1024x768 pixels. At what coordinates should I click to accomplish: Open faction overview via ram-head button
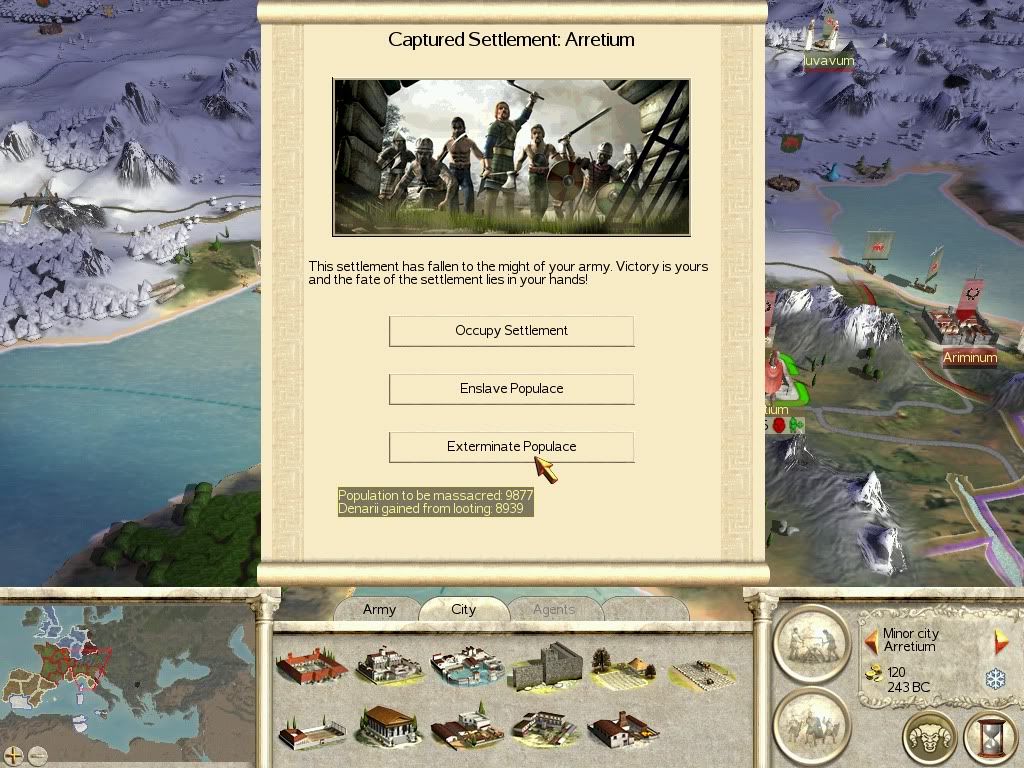click(930, 739)
